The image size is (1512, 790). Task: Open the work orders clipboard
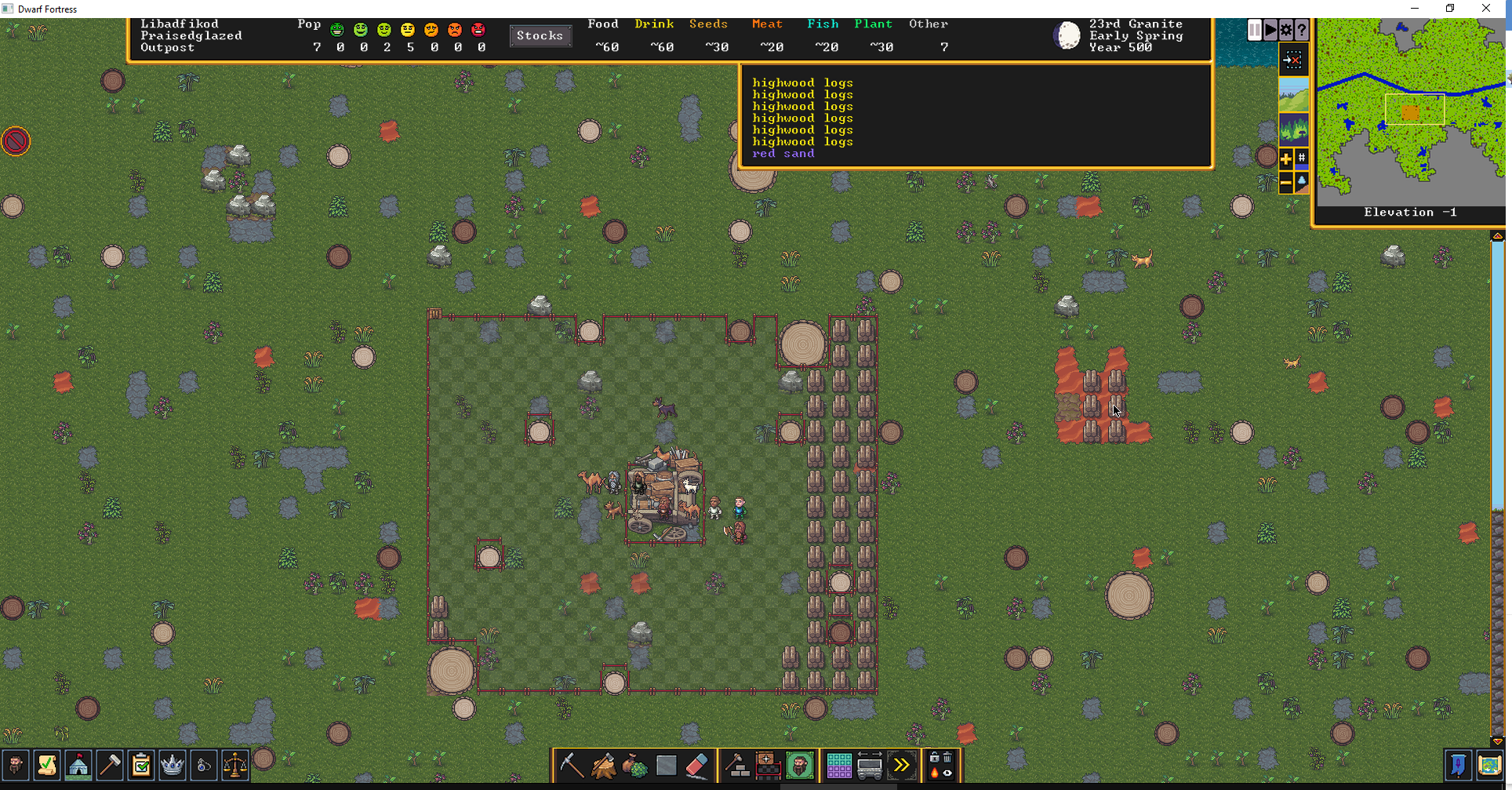pos(141,765)
